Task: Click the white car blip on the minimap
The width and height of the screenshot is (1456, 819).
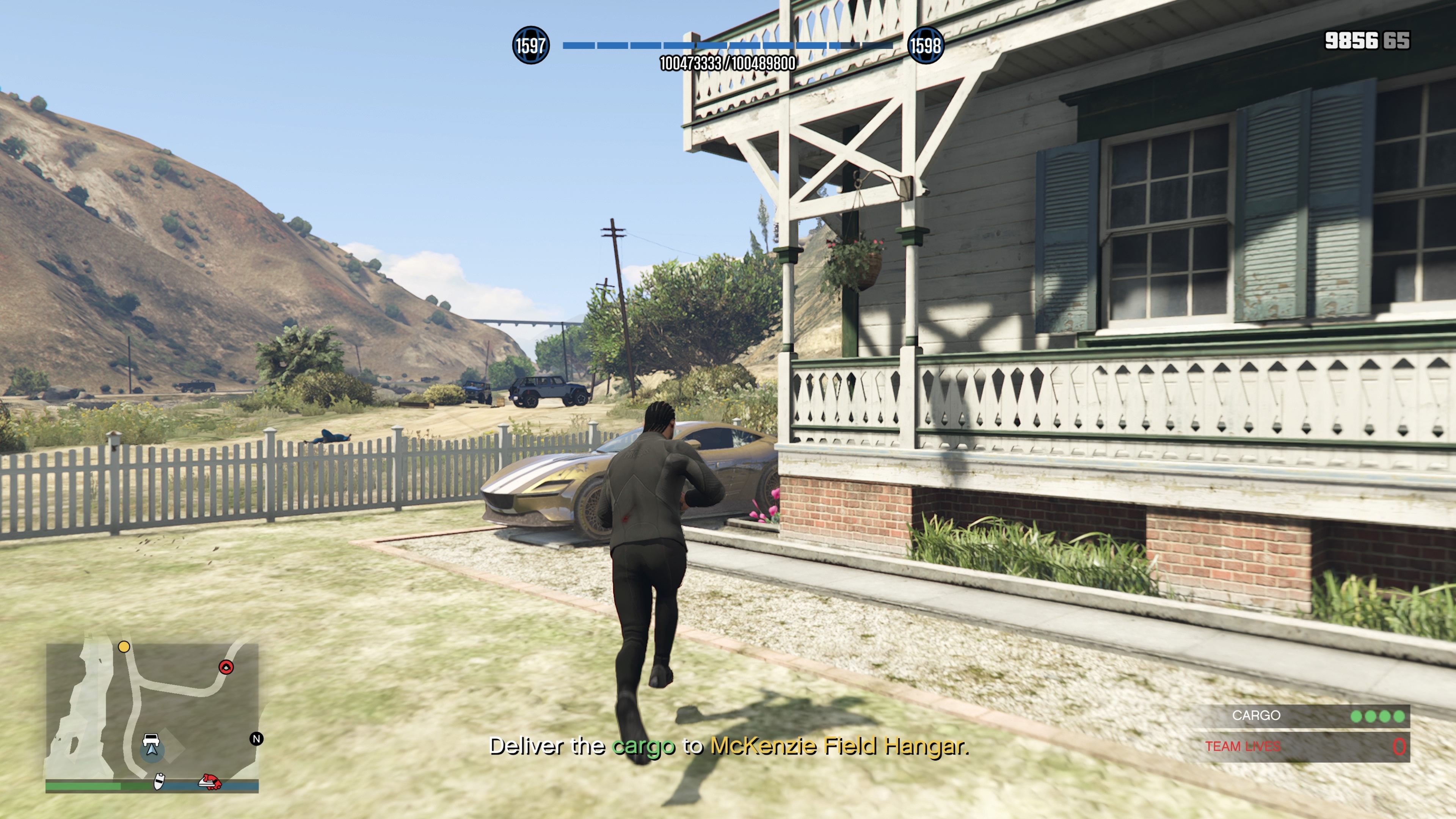Action: pos(151,740)
